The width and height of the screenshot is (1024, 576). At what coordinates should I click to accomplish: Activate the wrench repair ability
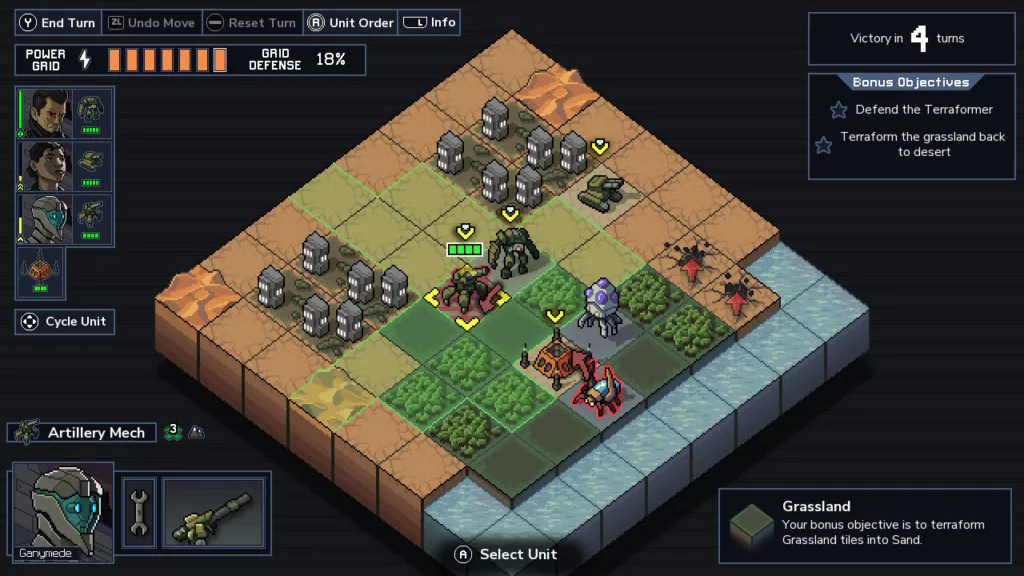click(139, 512)
